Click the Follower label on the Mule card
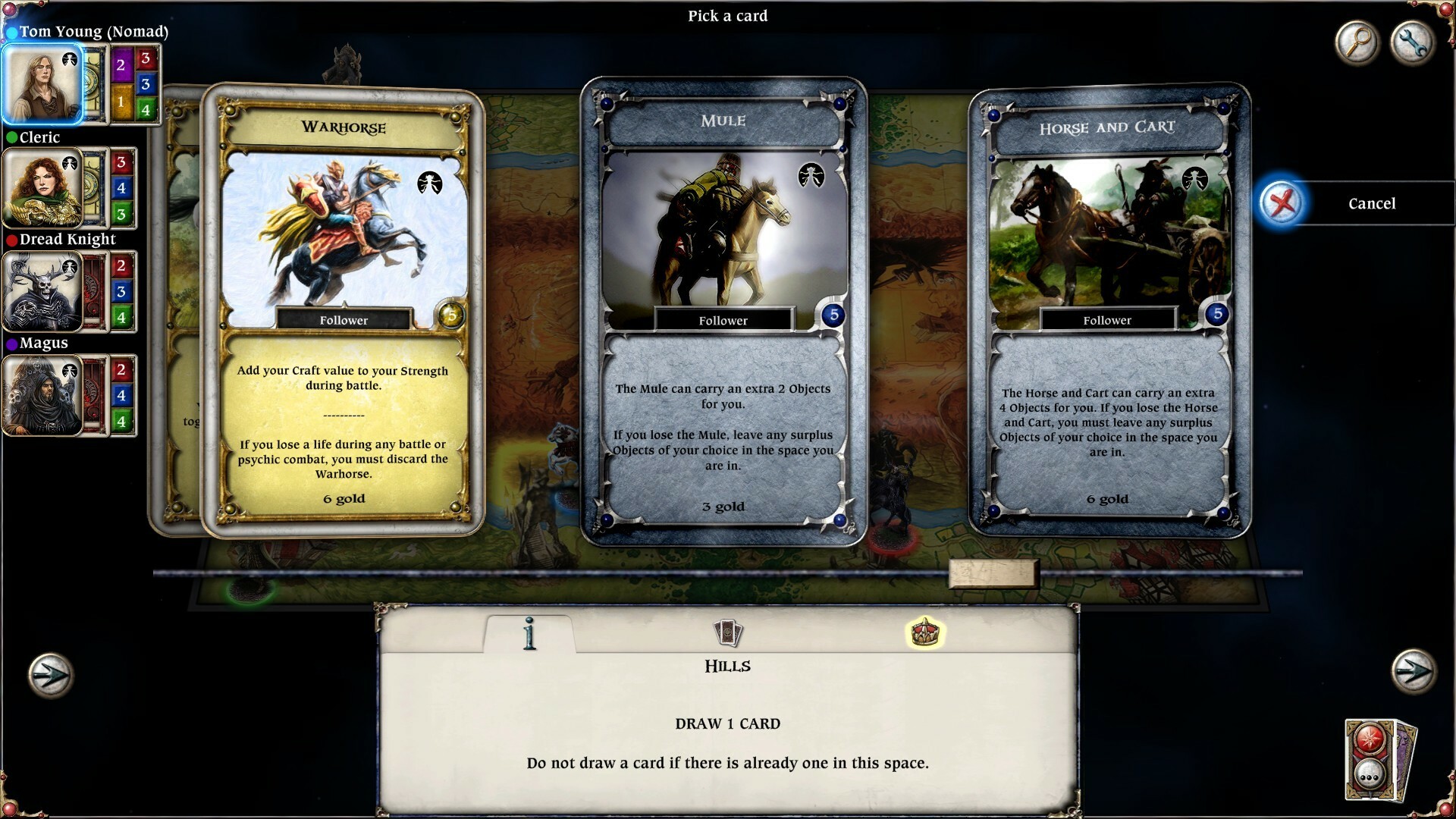This screenshot has width=1456, height=819. pyautogui.click(x=723, y=320)
